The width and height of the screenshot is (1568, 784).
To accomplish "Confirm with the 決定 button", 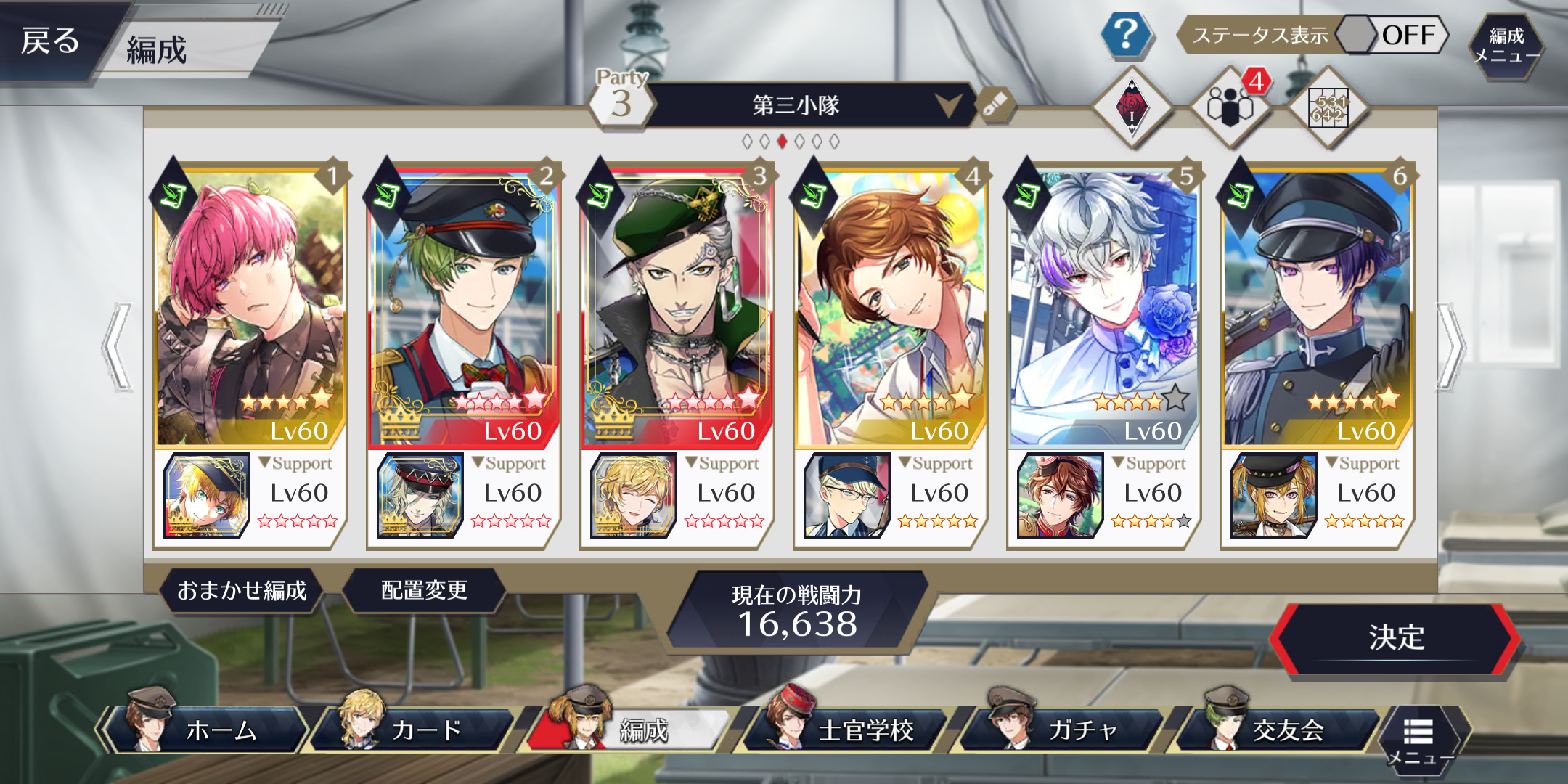I will pyautogui.click(x=1395, y=638).
